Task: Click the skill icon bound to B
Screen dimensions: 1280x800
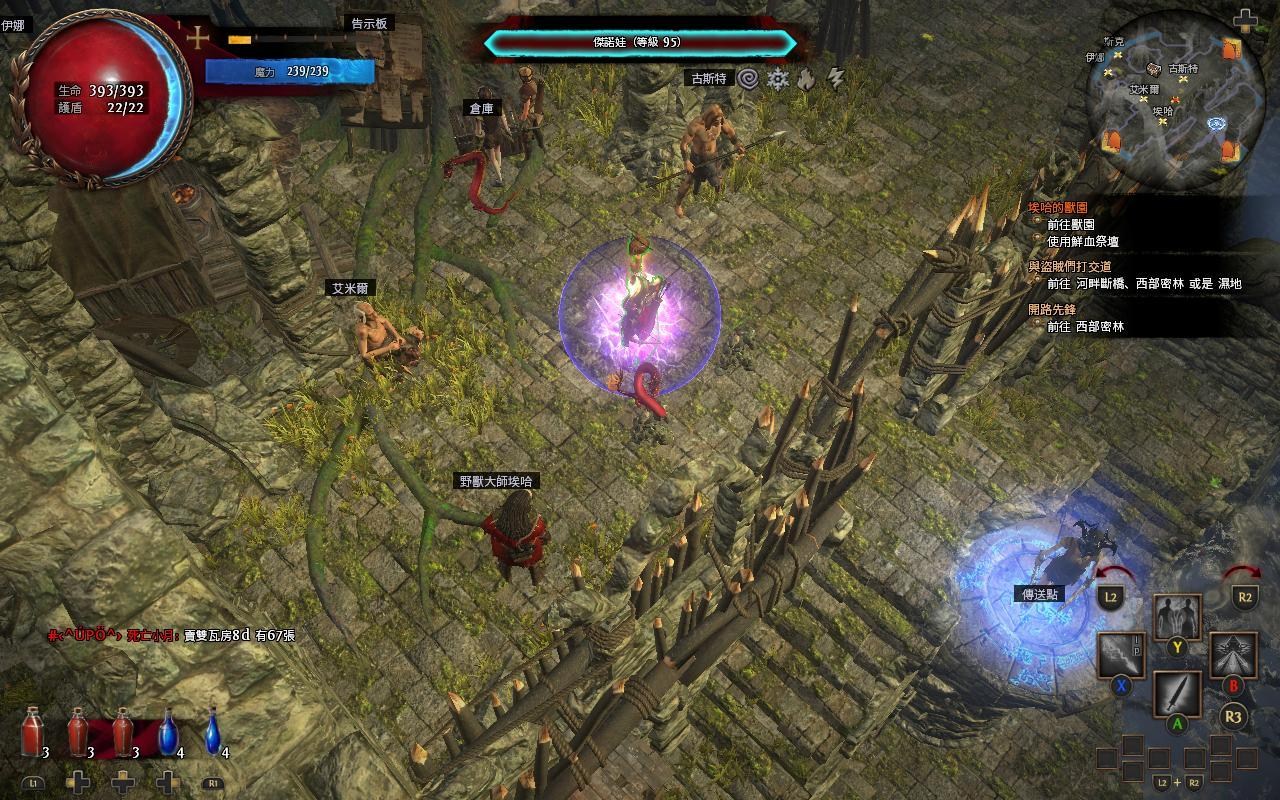Action: click(x=1233, y=655)
